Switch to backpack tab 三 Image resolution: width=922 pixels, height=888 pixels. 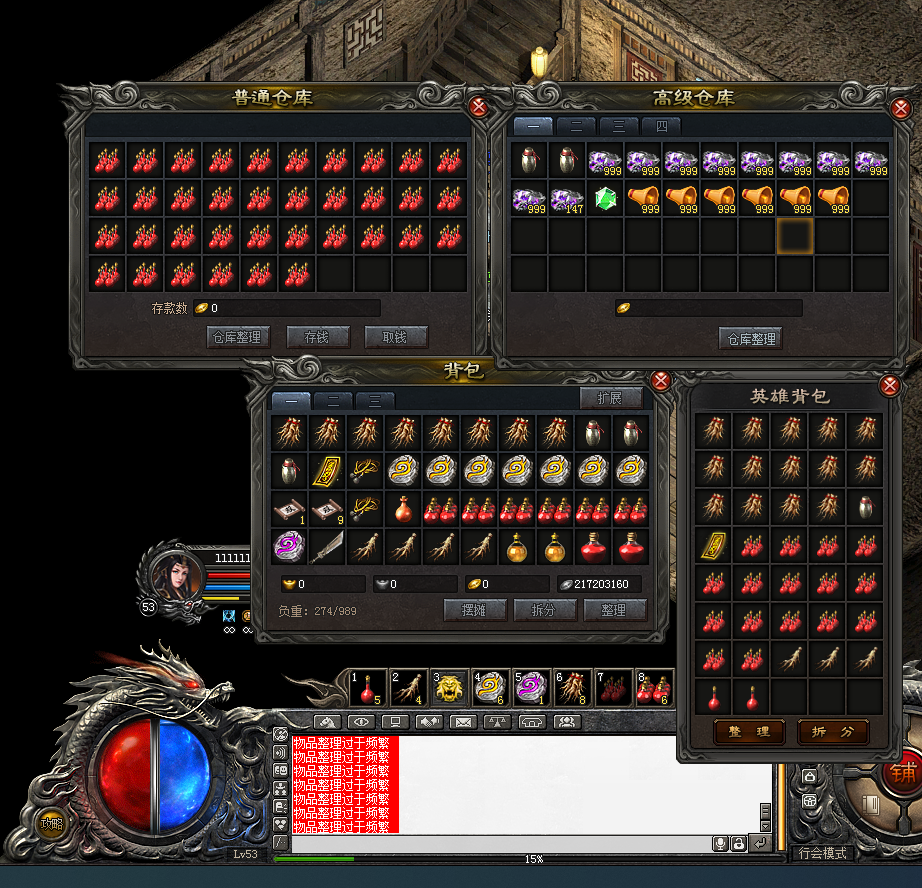point(375,400)
